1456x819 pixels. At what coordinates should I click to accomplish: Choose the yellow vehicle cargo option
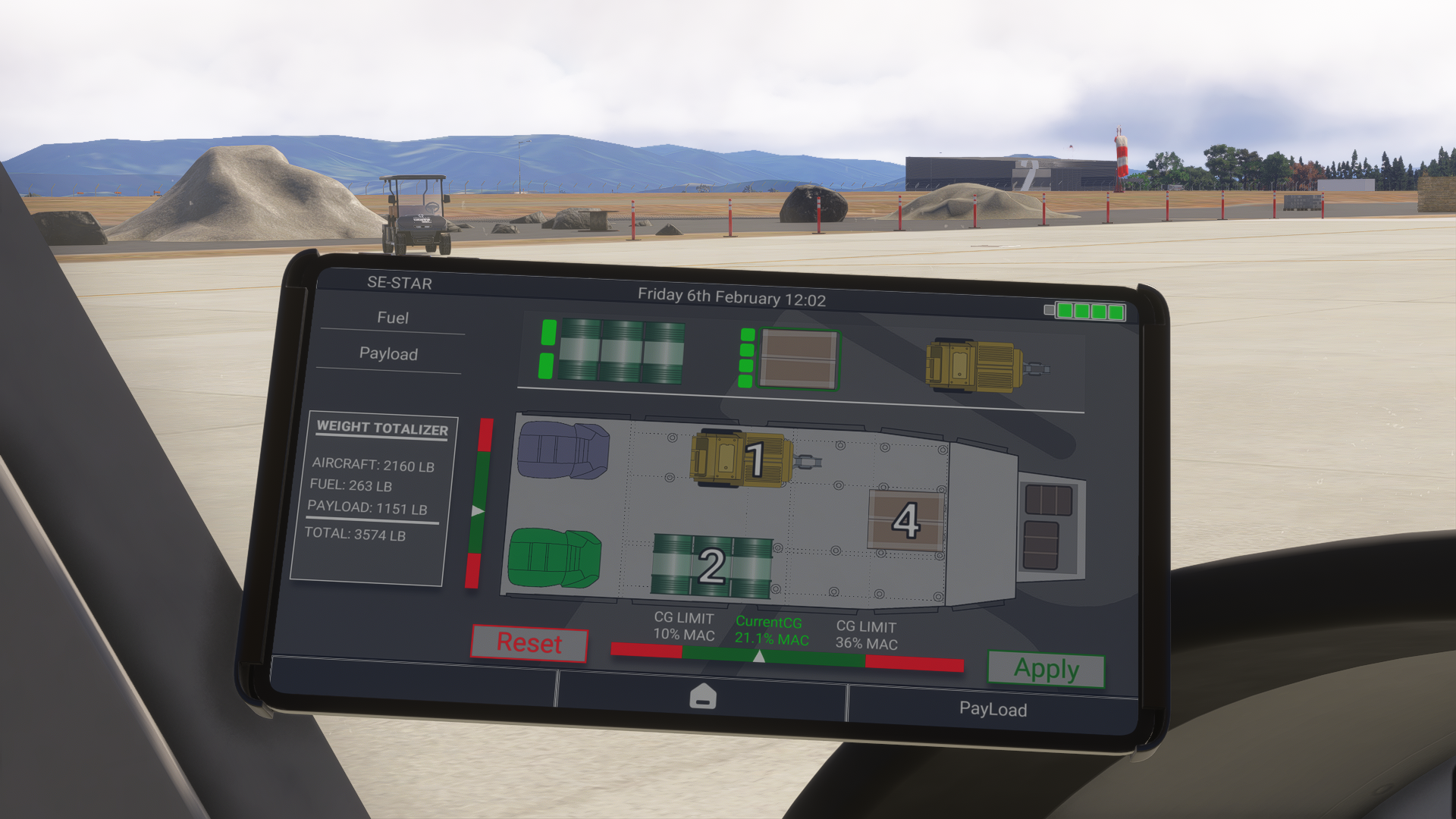point(974,366)
